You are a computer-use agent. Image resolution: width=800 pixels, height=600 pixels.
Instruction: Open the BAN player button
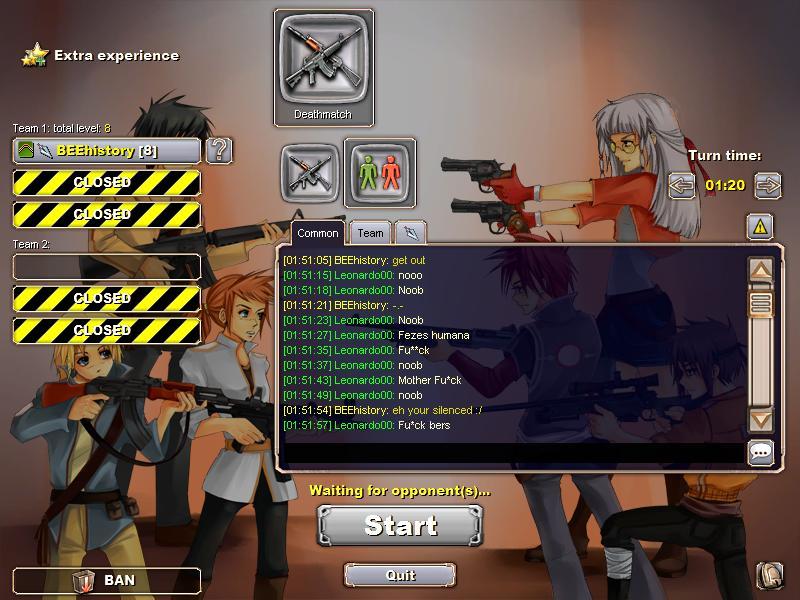tap(106, 580)
